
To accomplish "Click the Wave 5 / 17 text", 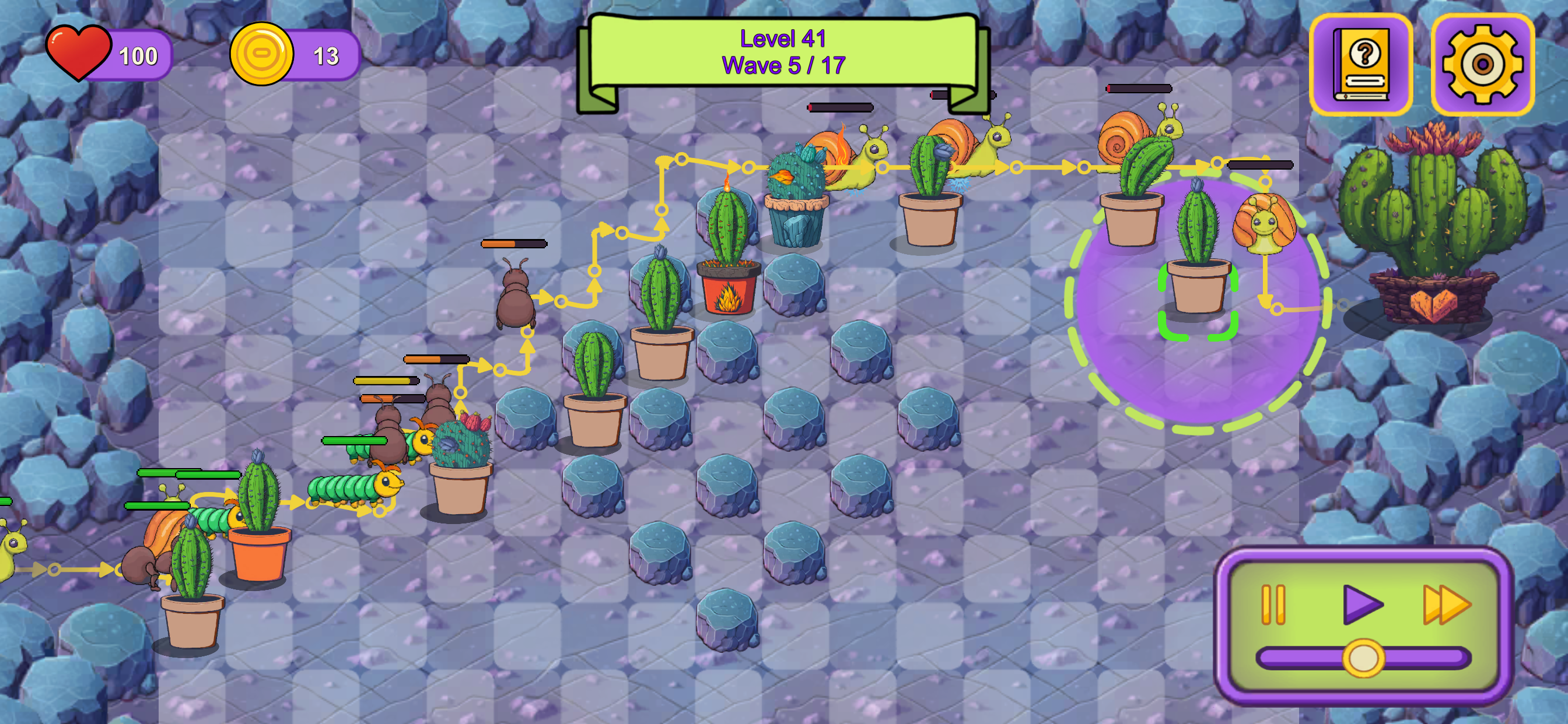I will click(784, 65).
